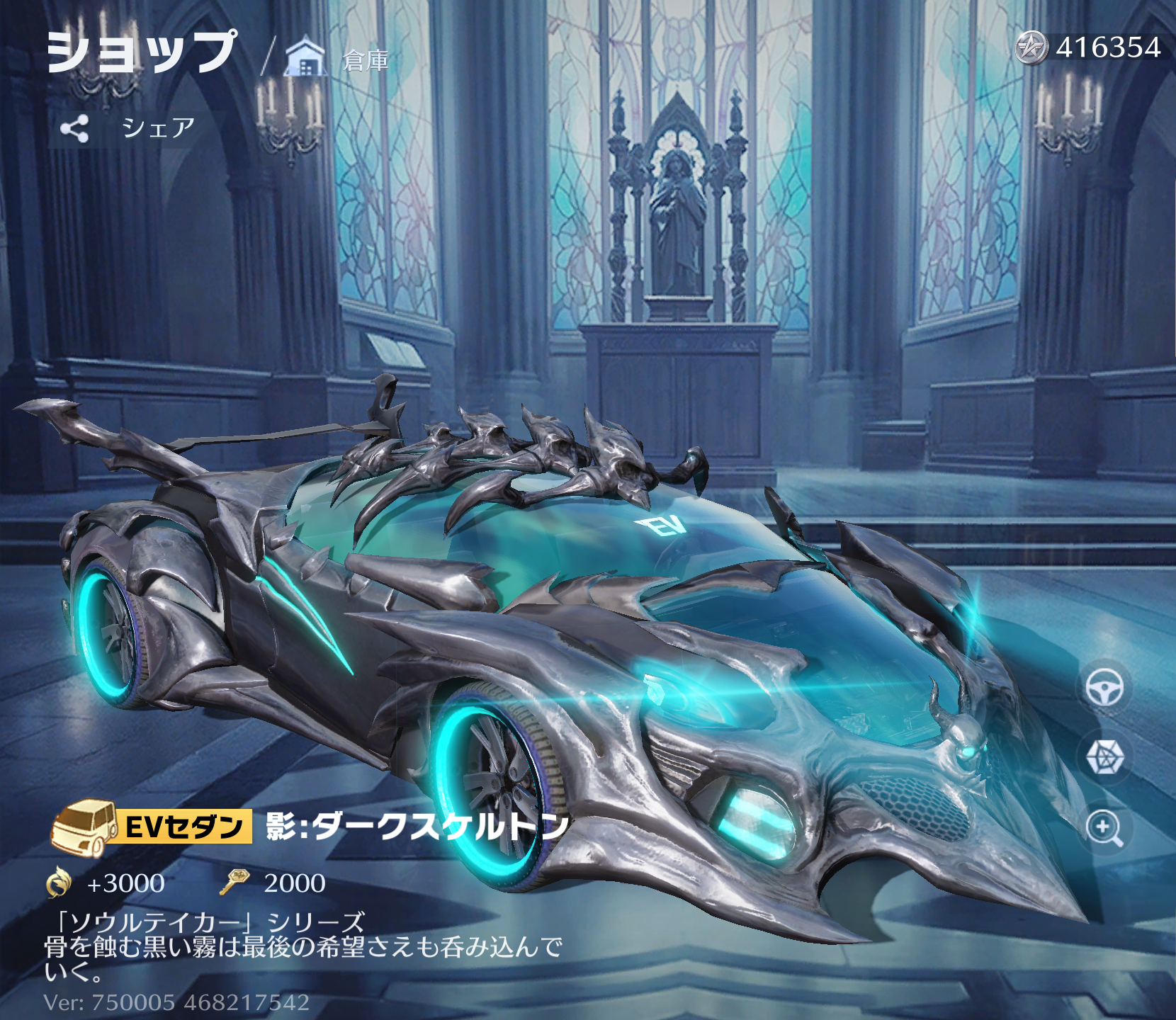Viewport: 1176px width, 1020px height.
Task: Tap the steering wheel icon button
Action: (x=1104, y=687)
